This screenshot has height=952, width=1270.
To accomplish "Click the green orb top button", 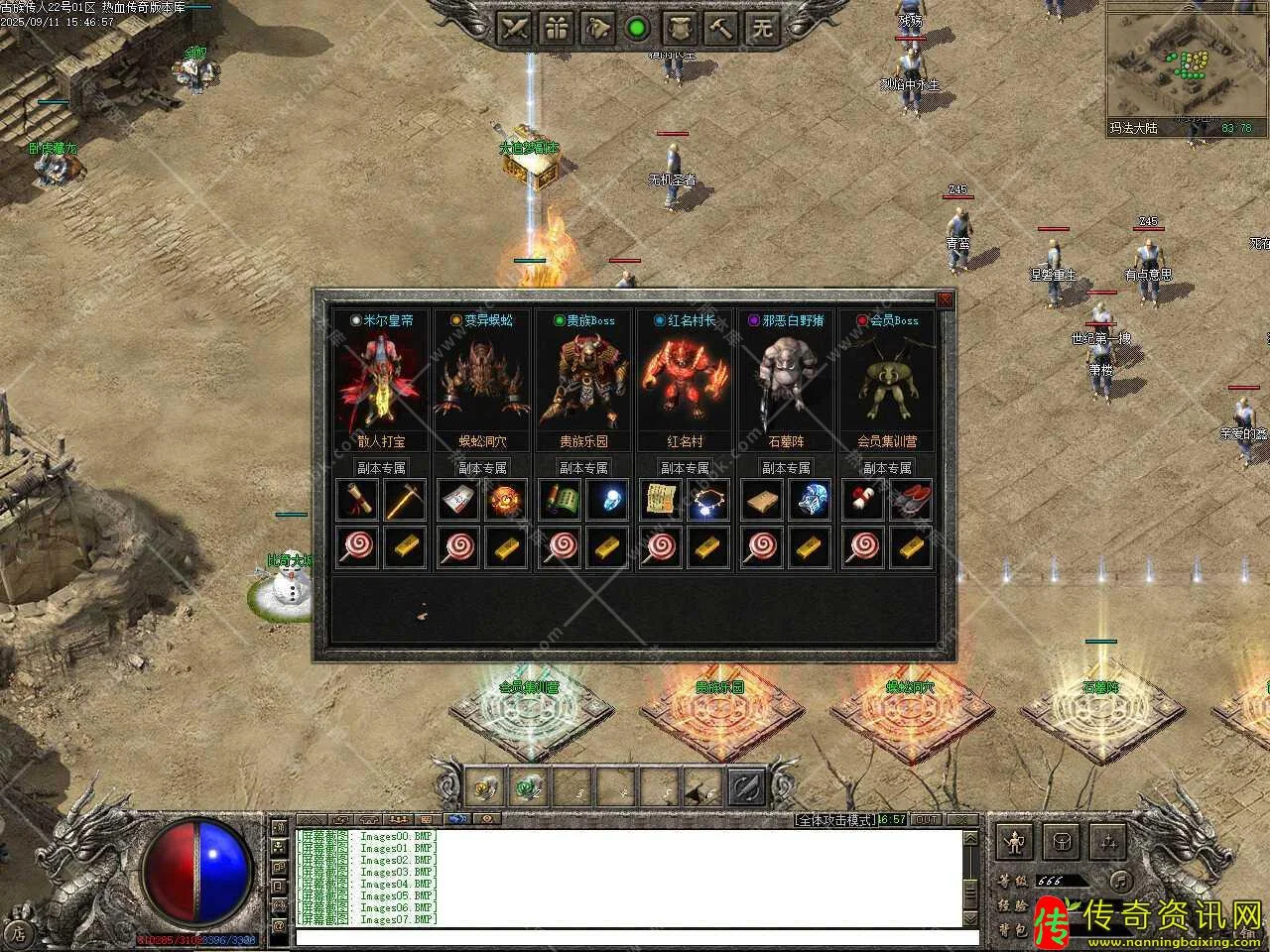I will (638, 27).
